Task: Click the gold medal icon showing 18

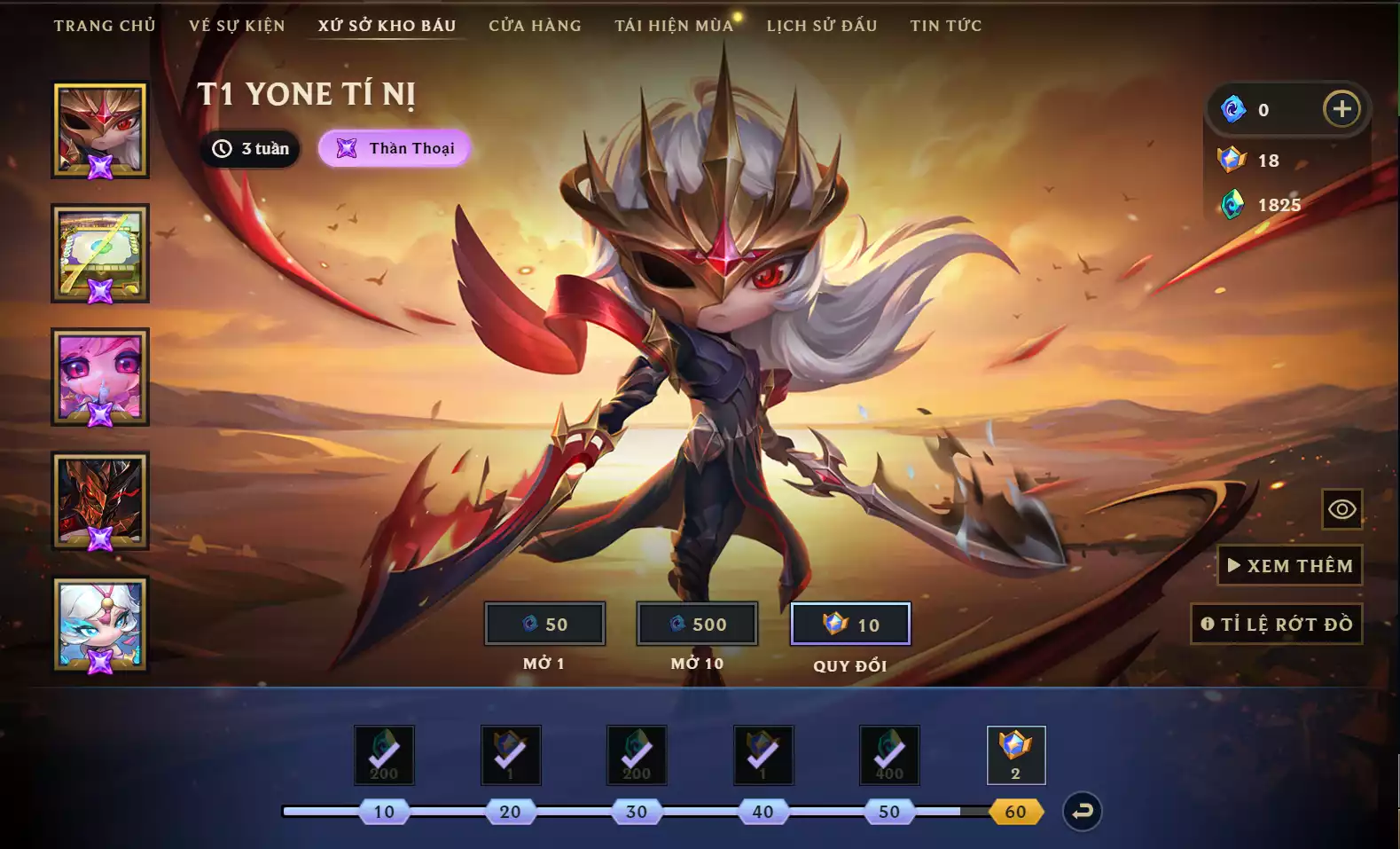Action: [x=1232, y=161]
